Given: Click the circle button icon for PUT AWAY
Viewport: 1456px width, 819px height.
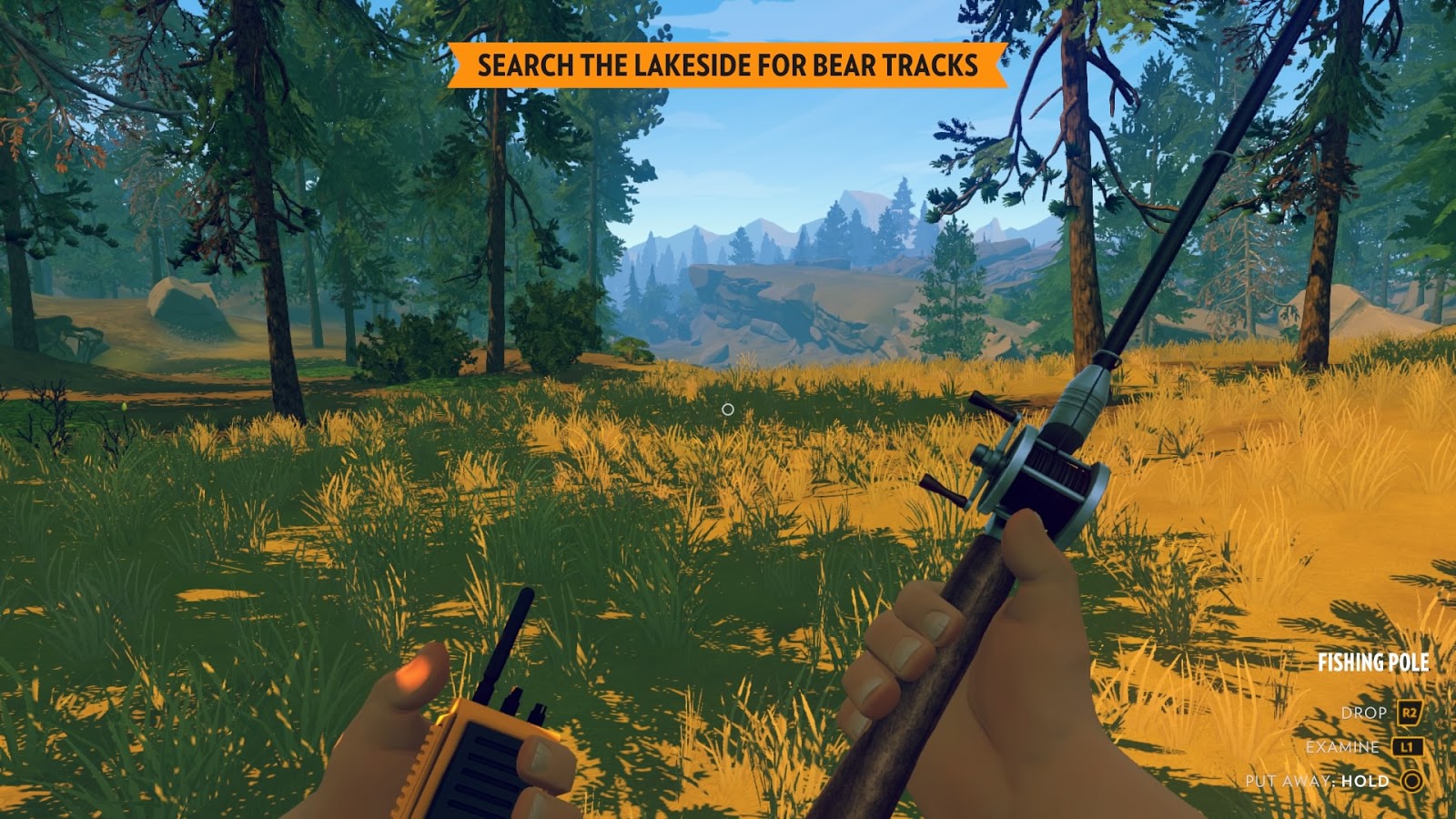Looking at the screenshot, I should point(1410,780).
